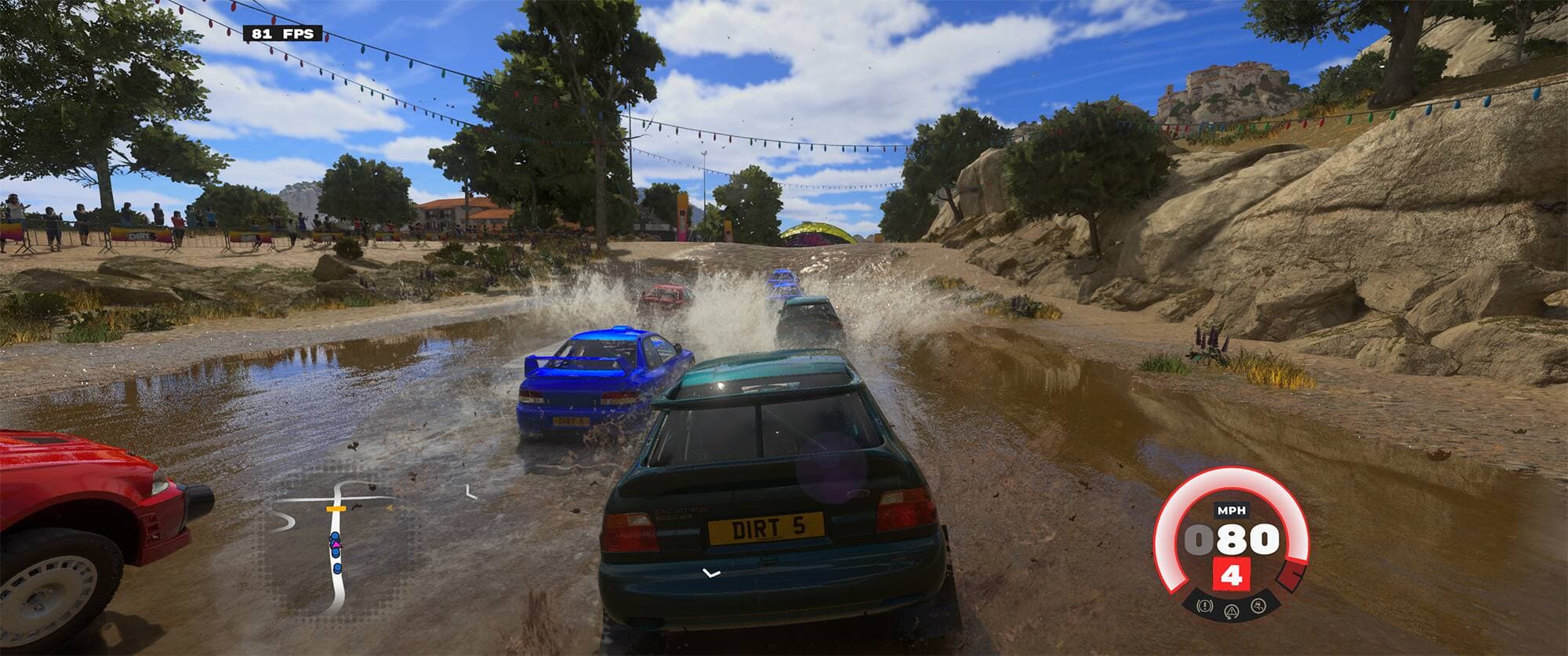1568x656 pixels.
Task: Select the middle circular icon under the speed dial
Action: (1231, 611)
